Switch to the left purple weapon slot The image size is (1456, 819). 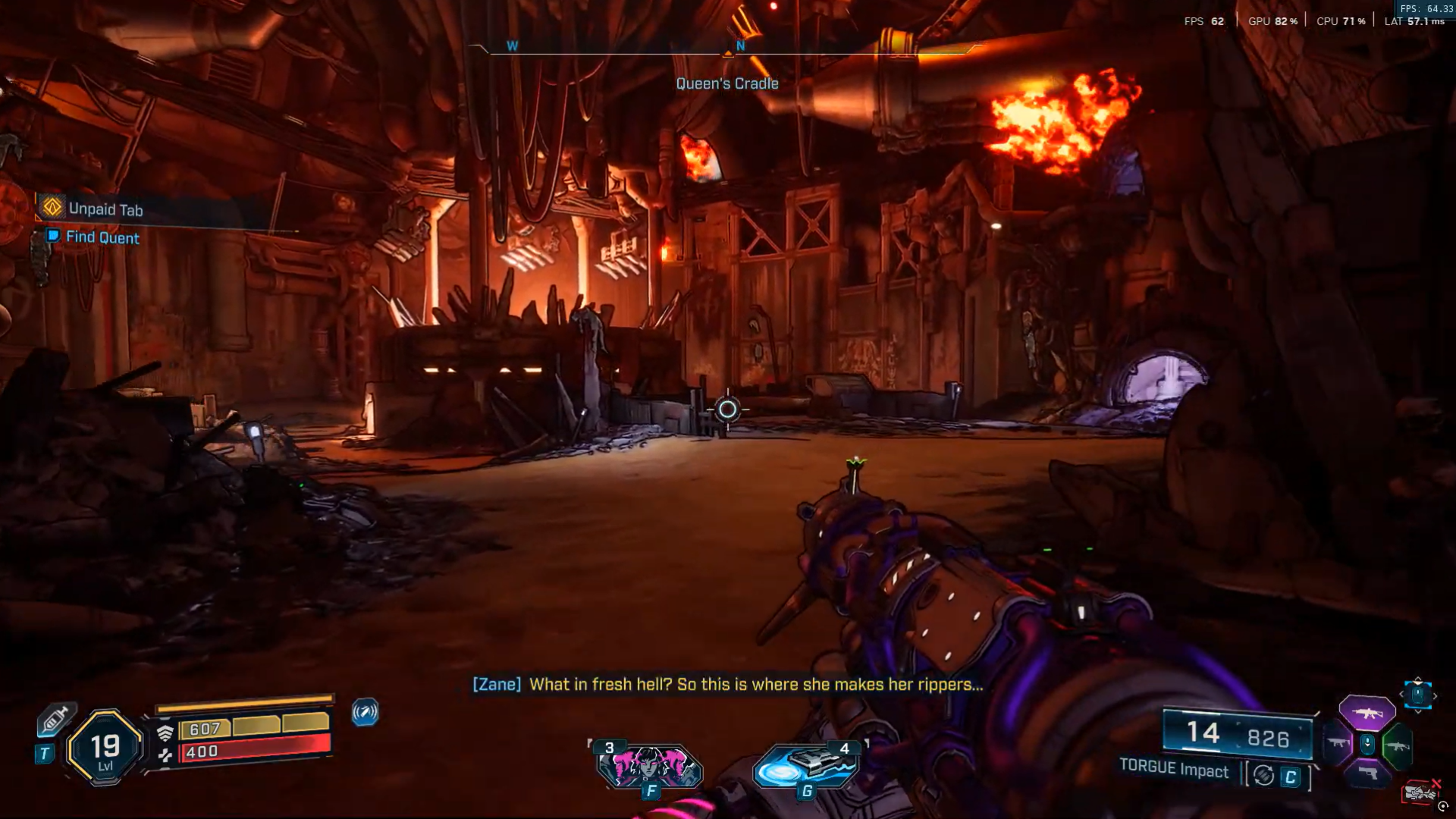pyautogui.click(x=1337, y=743)
